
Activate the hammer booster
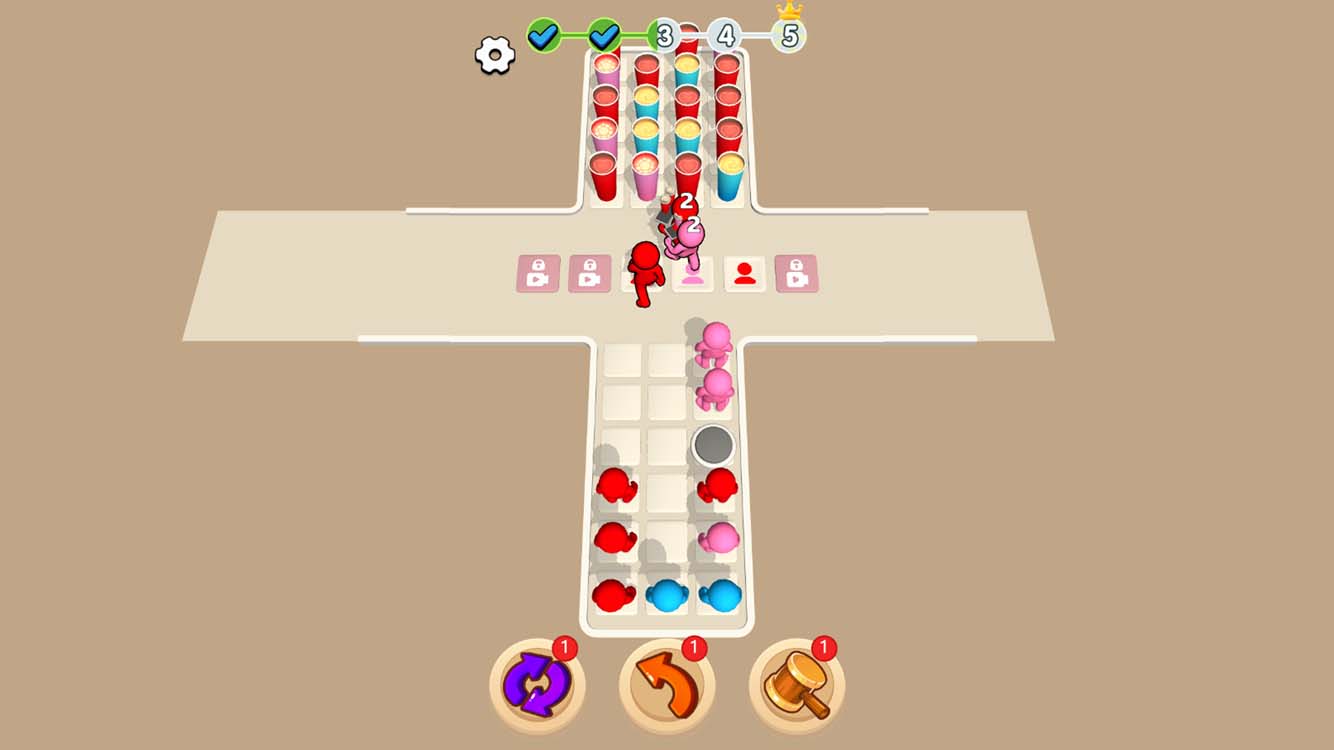pos(797,681)
